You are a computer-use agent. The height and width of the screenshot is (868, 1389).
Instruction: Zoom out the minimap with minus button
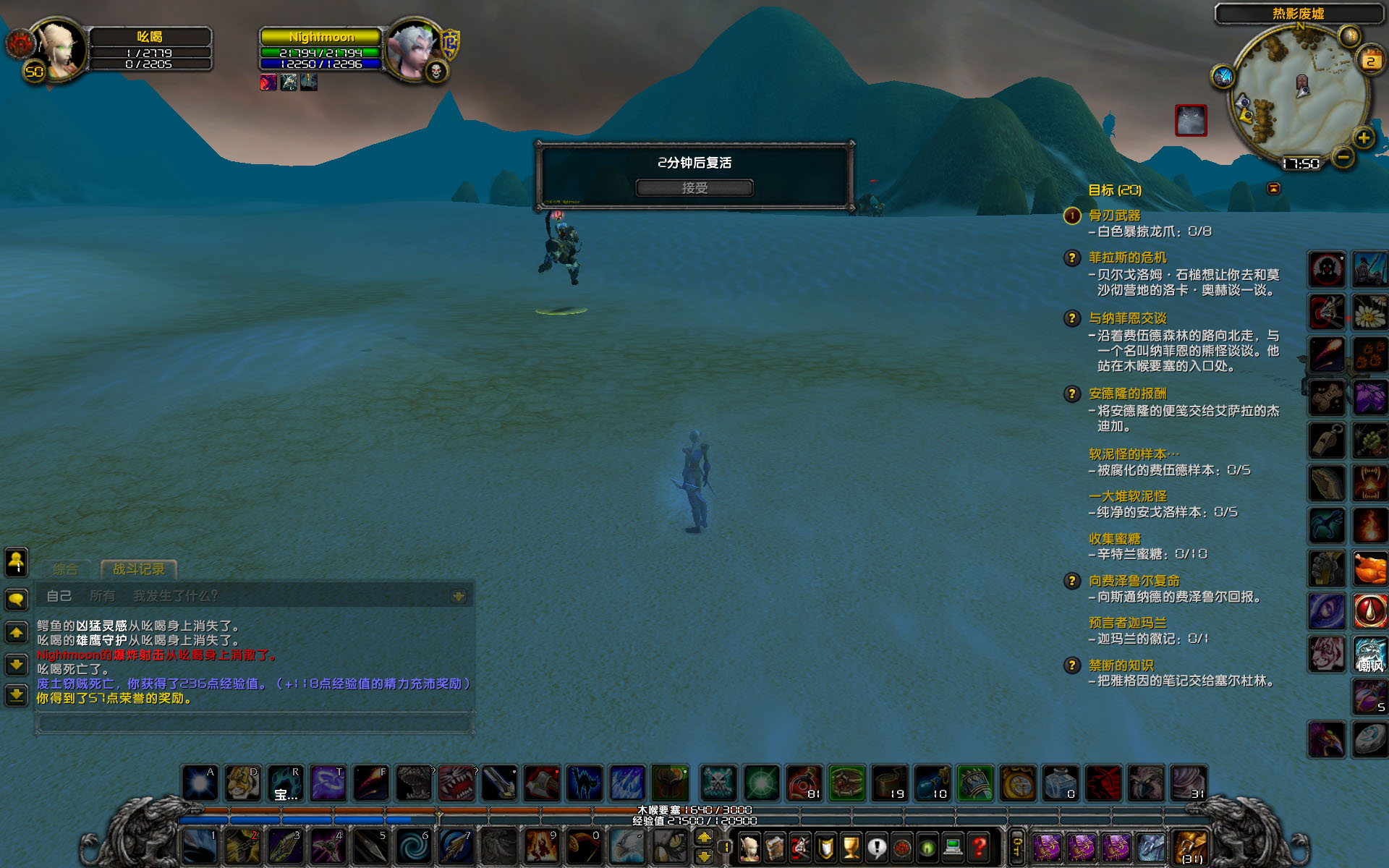coord(1343,156)
